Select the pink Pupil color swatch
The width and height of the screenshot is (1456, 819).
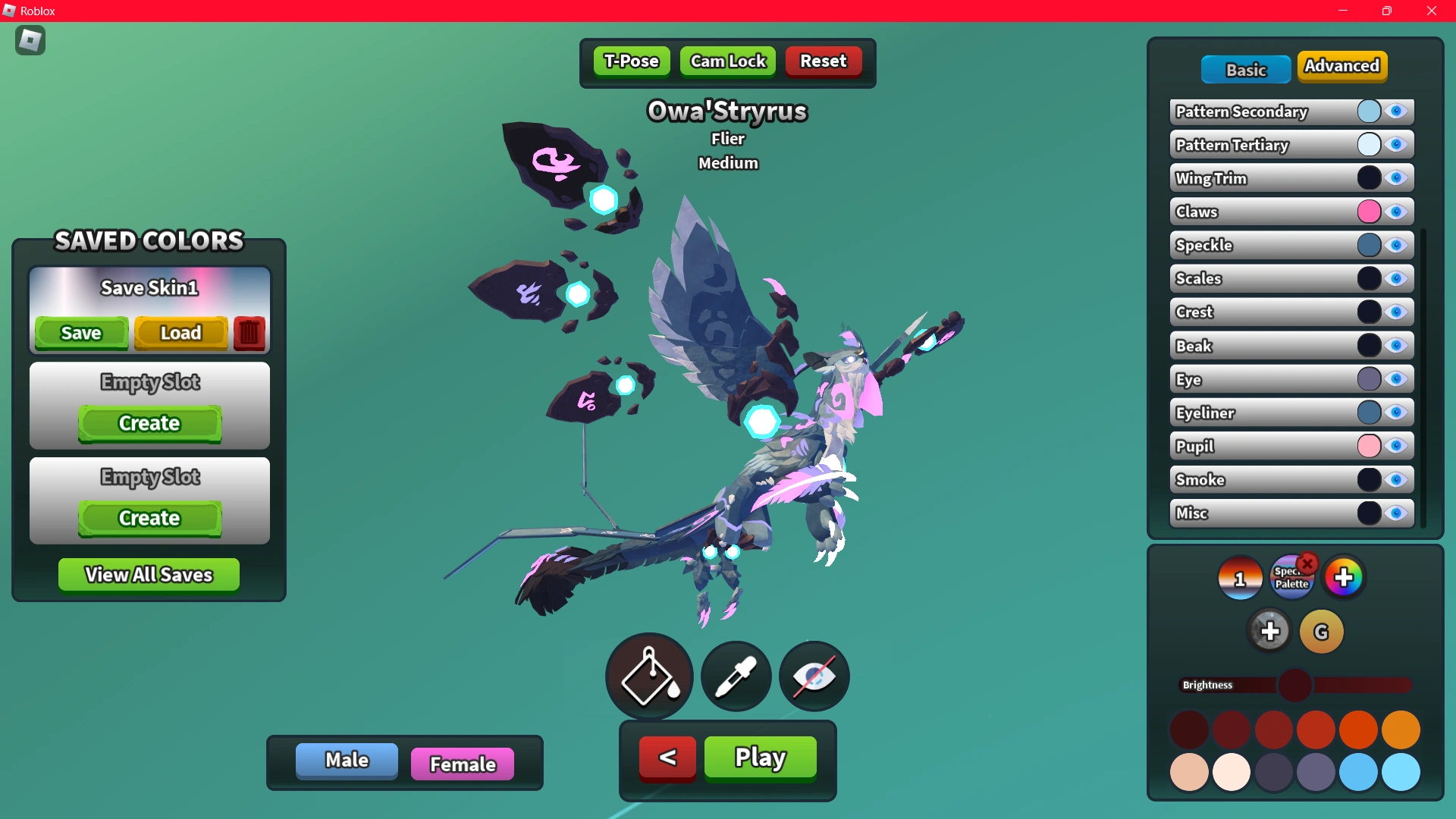[x=1369, y=446]
